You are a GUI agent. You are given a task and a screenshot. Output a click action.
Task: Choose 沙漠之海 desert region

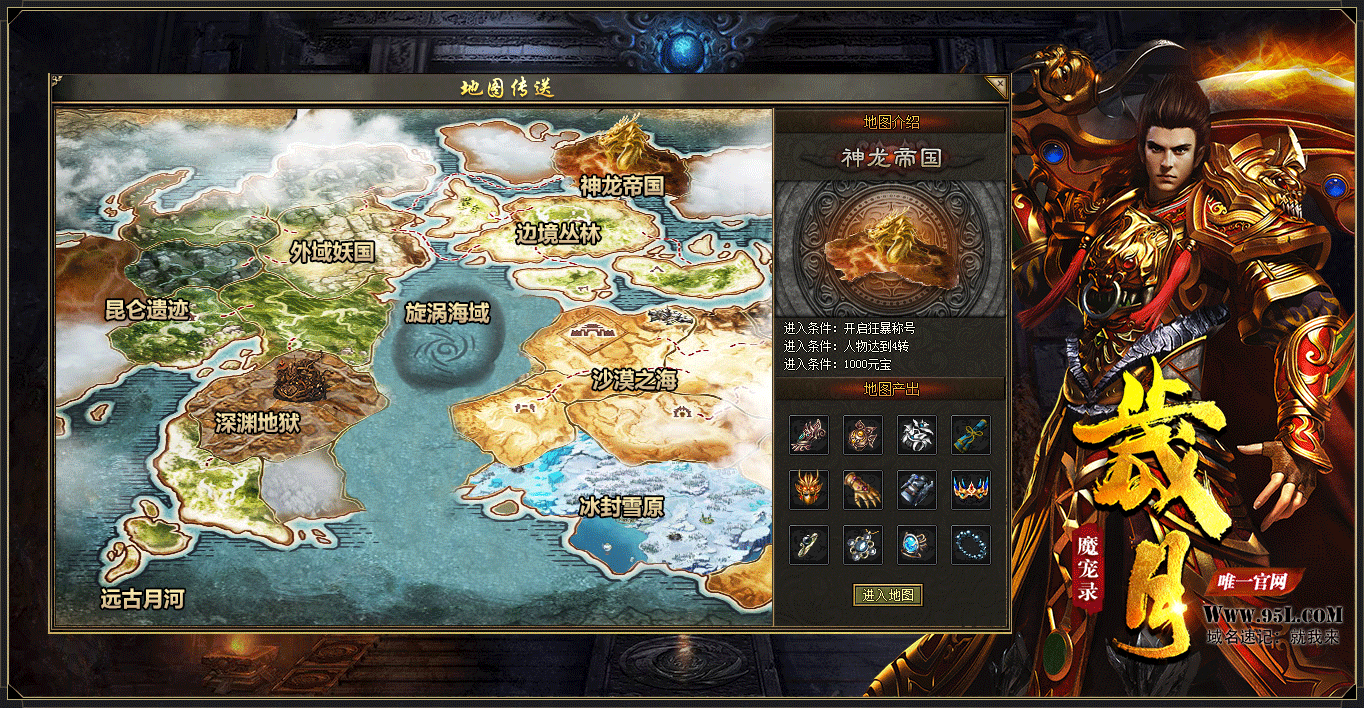634,380
